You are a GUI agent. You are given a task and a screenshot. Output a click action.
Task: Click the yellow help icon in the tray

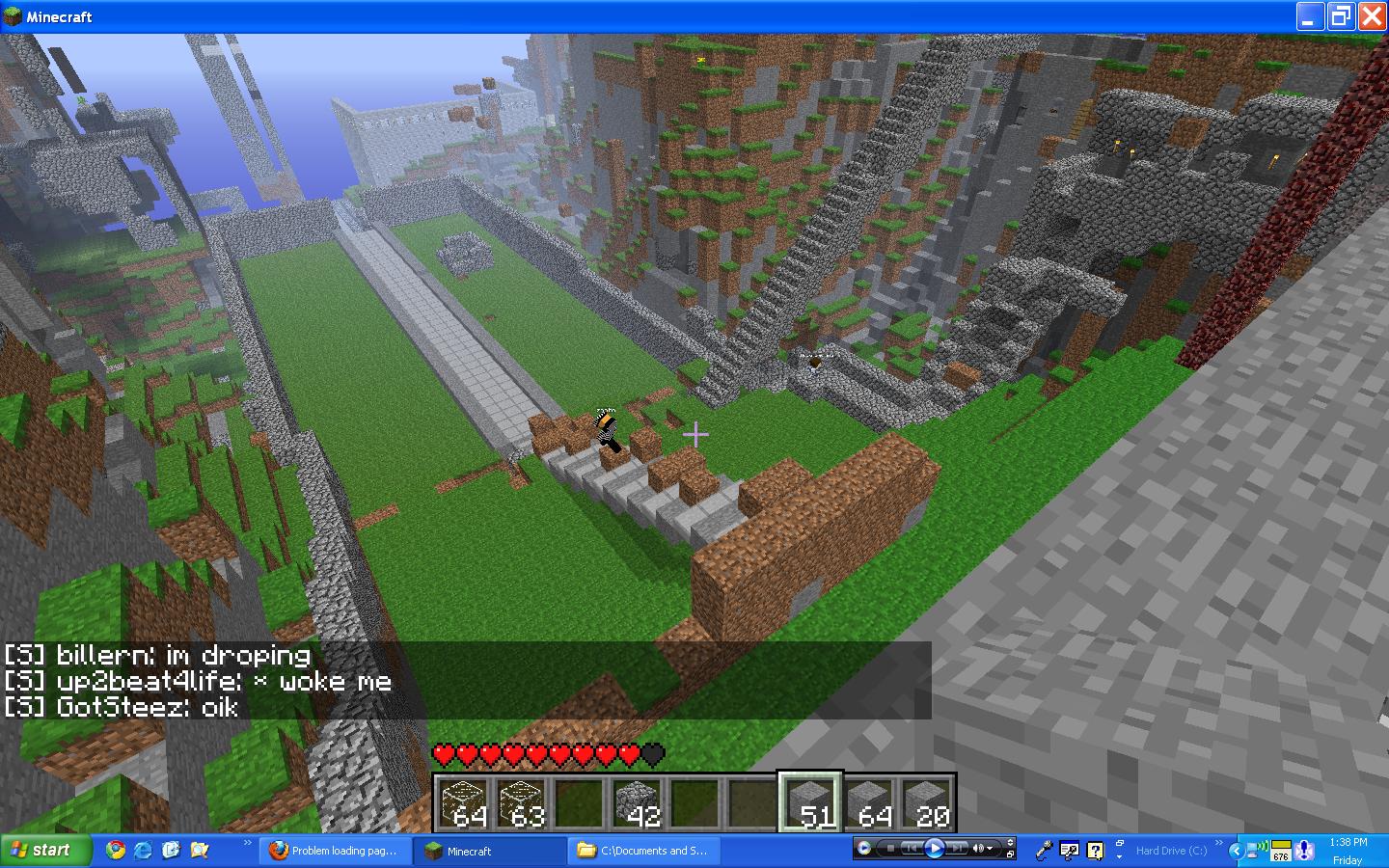coord(1094,850)
